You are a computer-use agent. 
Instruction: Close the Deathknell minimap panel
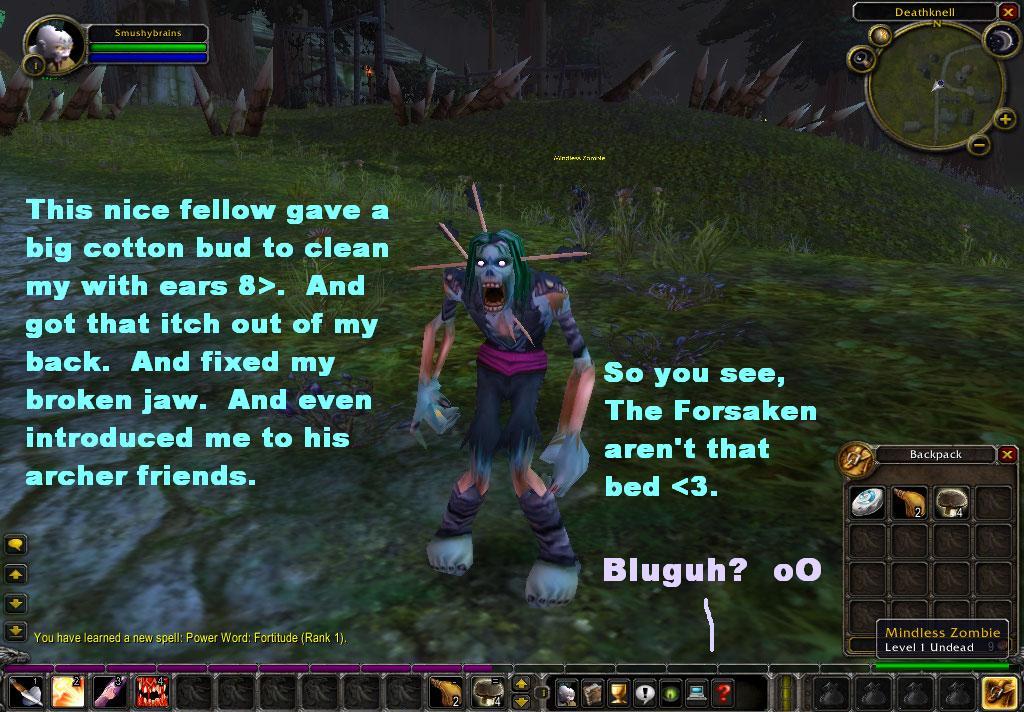1007,12
